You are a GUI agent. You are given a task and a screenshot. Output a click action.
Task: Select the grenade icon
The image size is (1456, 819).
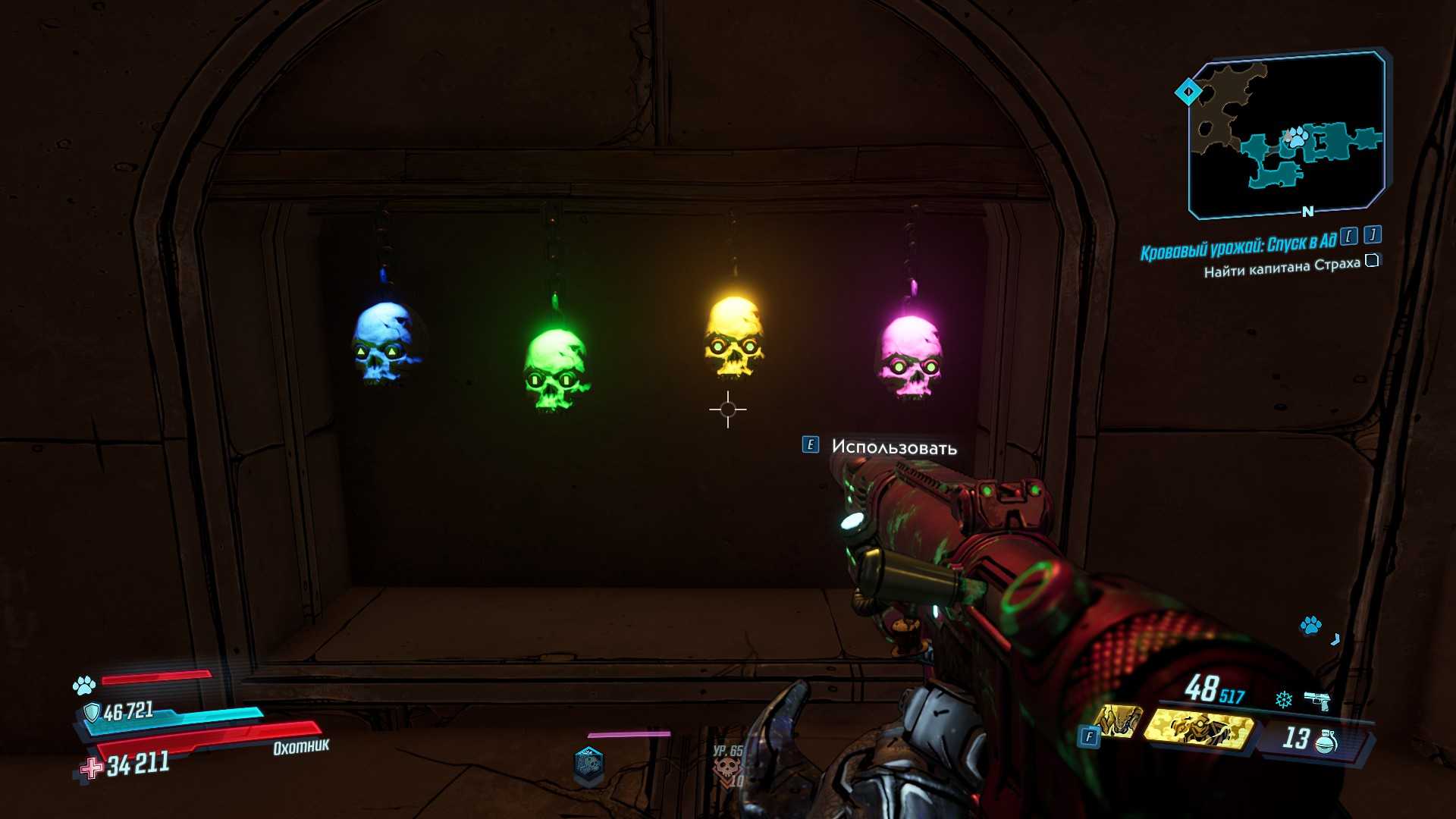(x=1326, y=740)
